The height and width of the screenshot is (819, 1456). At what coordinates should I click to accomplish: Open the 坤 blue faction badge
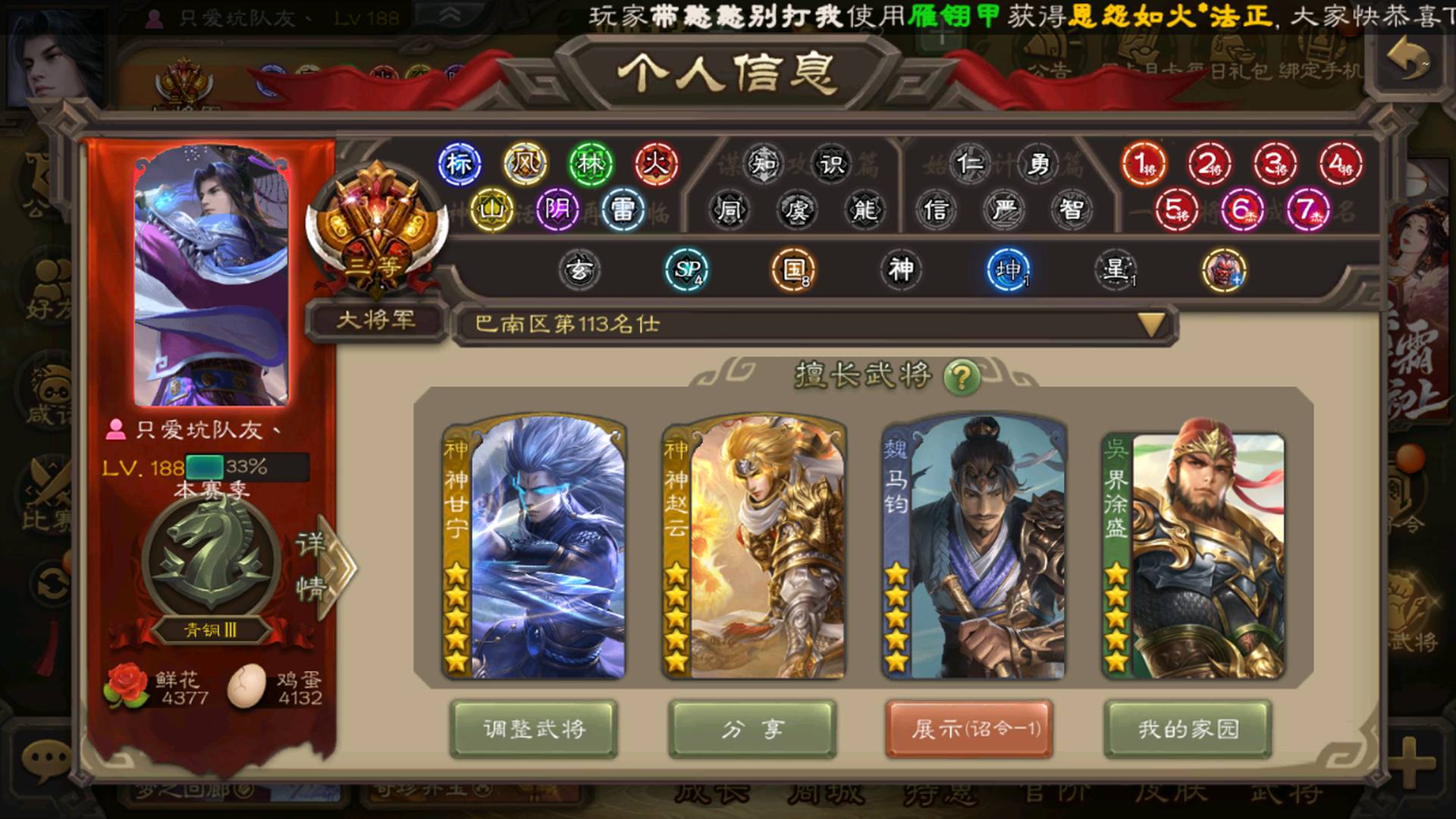click(x=1009, y=269)
